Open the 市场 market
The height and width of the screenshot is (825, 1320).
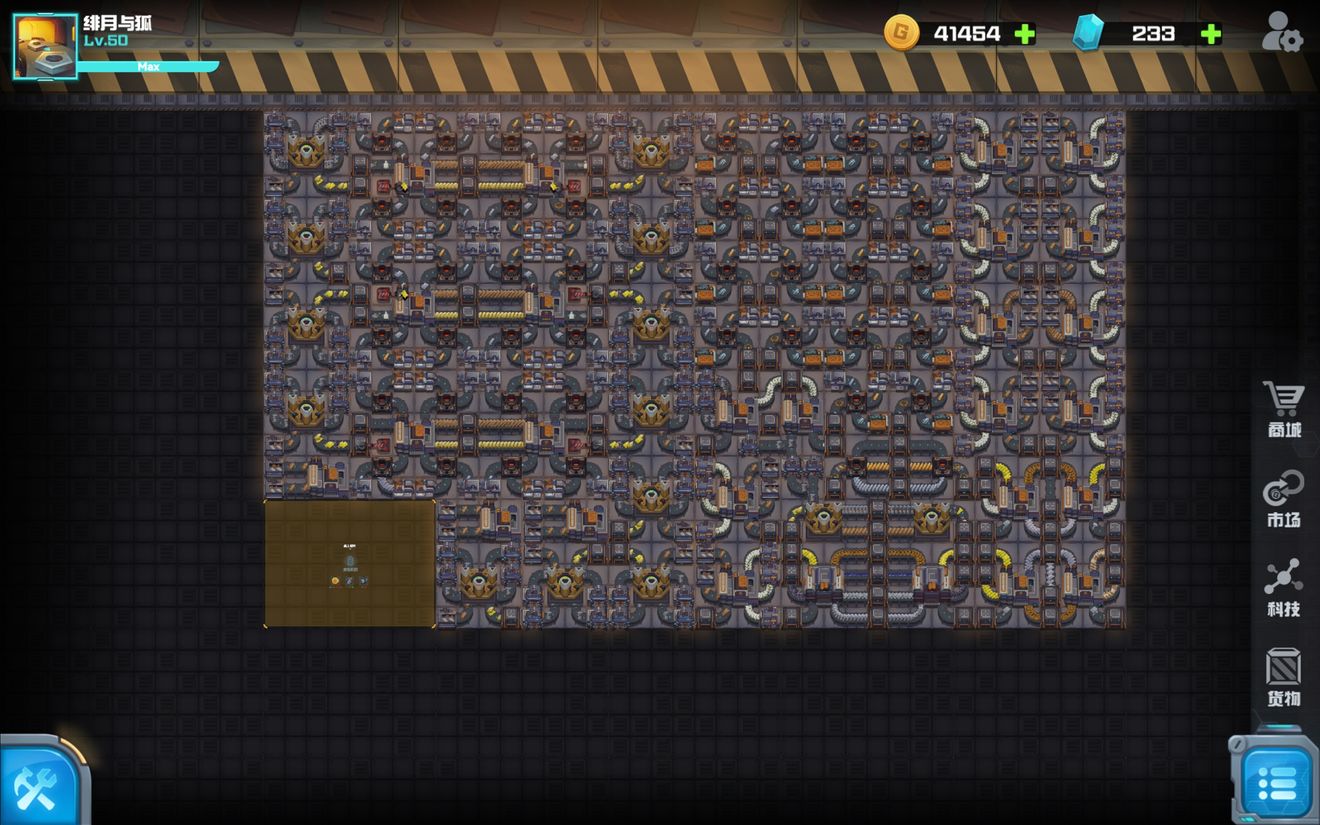pos(1283,499)
